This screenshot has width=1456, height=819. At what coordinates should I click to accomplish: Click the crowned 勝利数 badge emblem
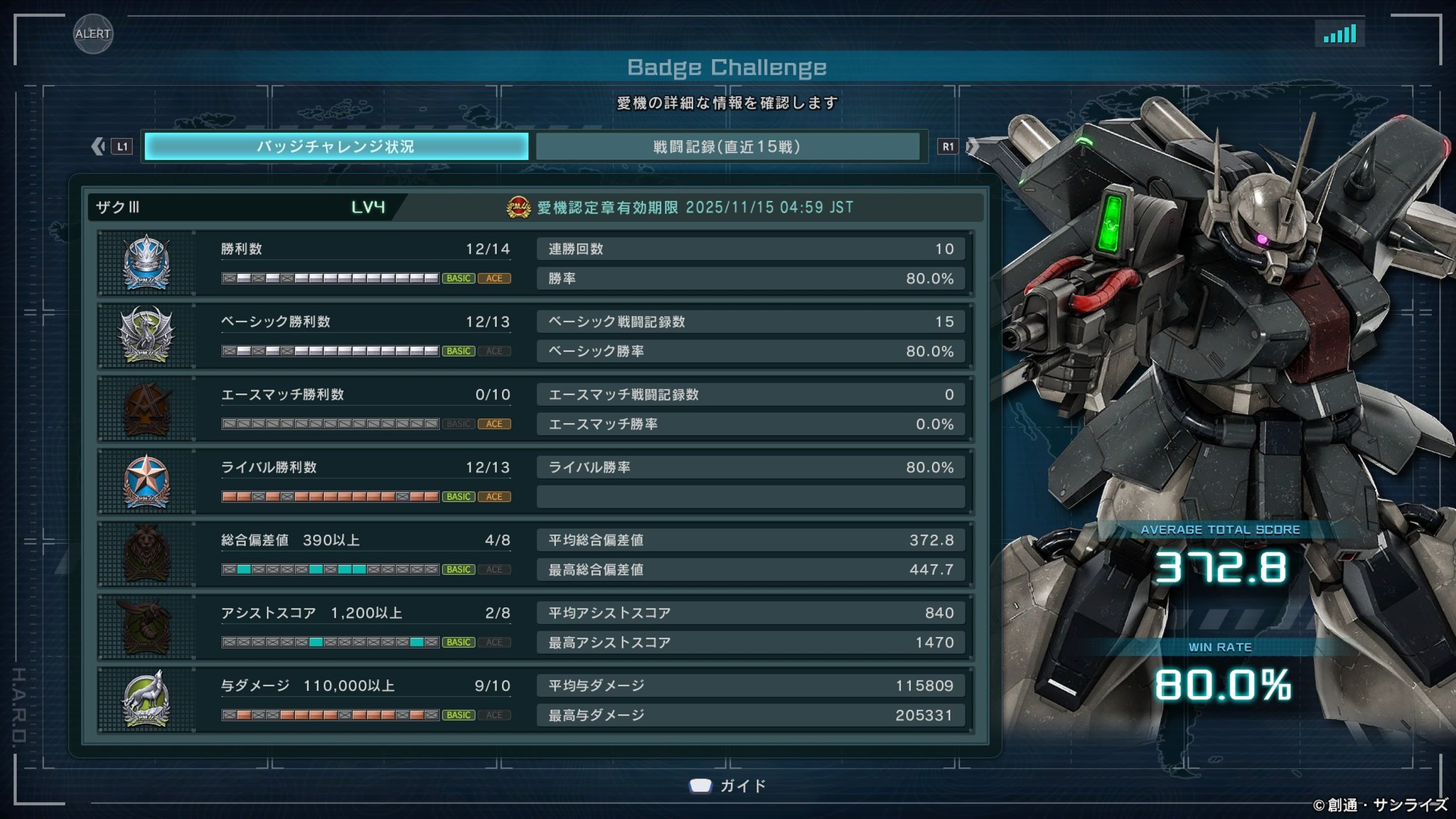tap(146, 263)
